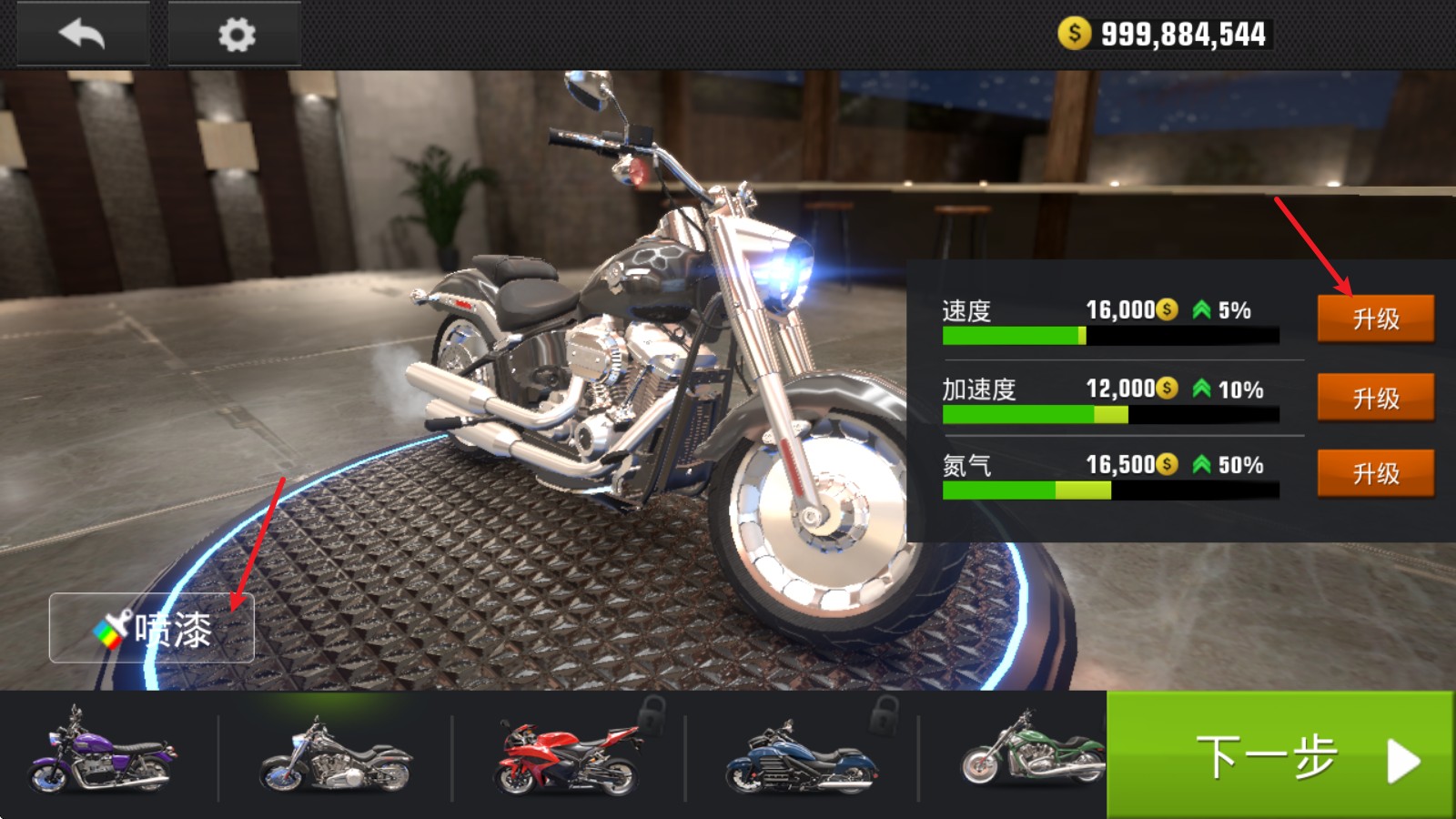Upgrade the 速度 (speed) stat

[x=1375, y=318]
